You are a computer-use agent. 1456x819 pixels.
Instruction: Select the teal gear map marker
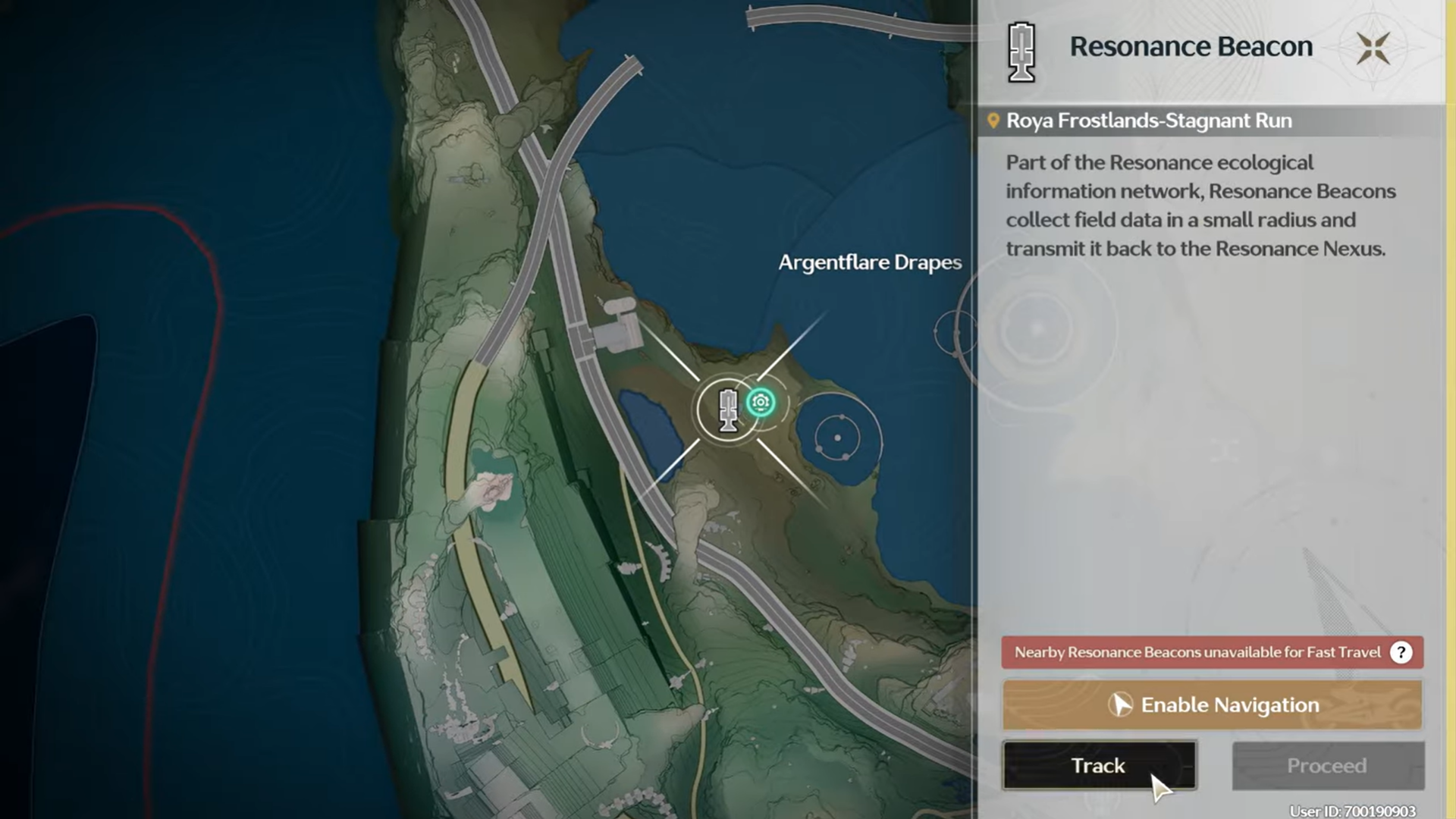tap(761, 402)
